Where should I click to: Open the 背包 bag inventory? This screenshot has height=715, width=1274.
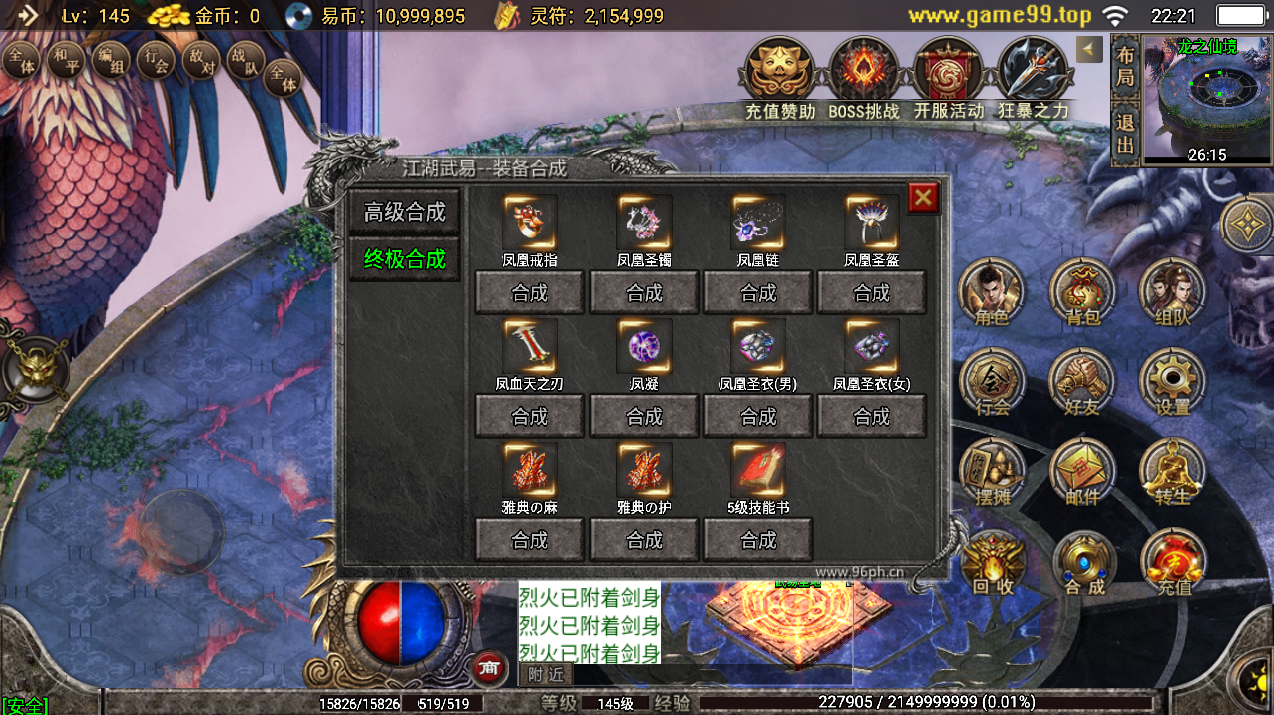(x=1081, y=291)
